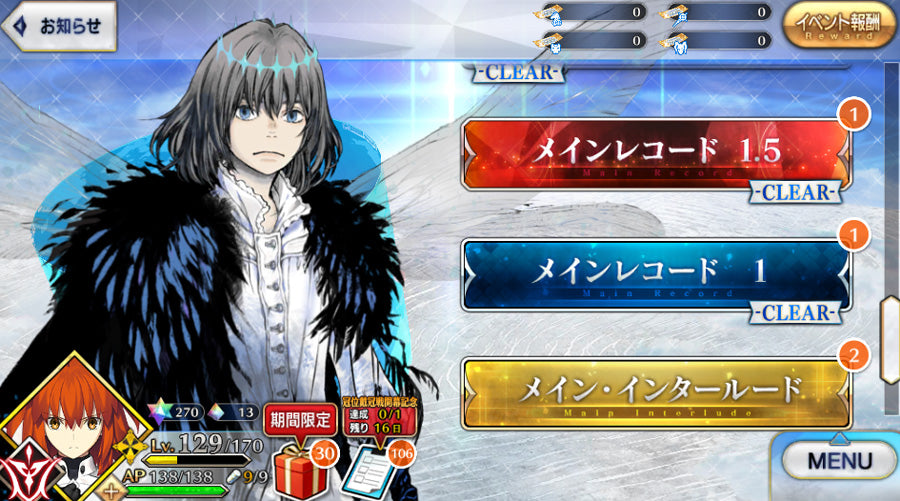This screenshot has height=501, width=900.
Task: Select メインレコード 1.5 banner
Action: point(655,154)
